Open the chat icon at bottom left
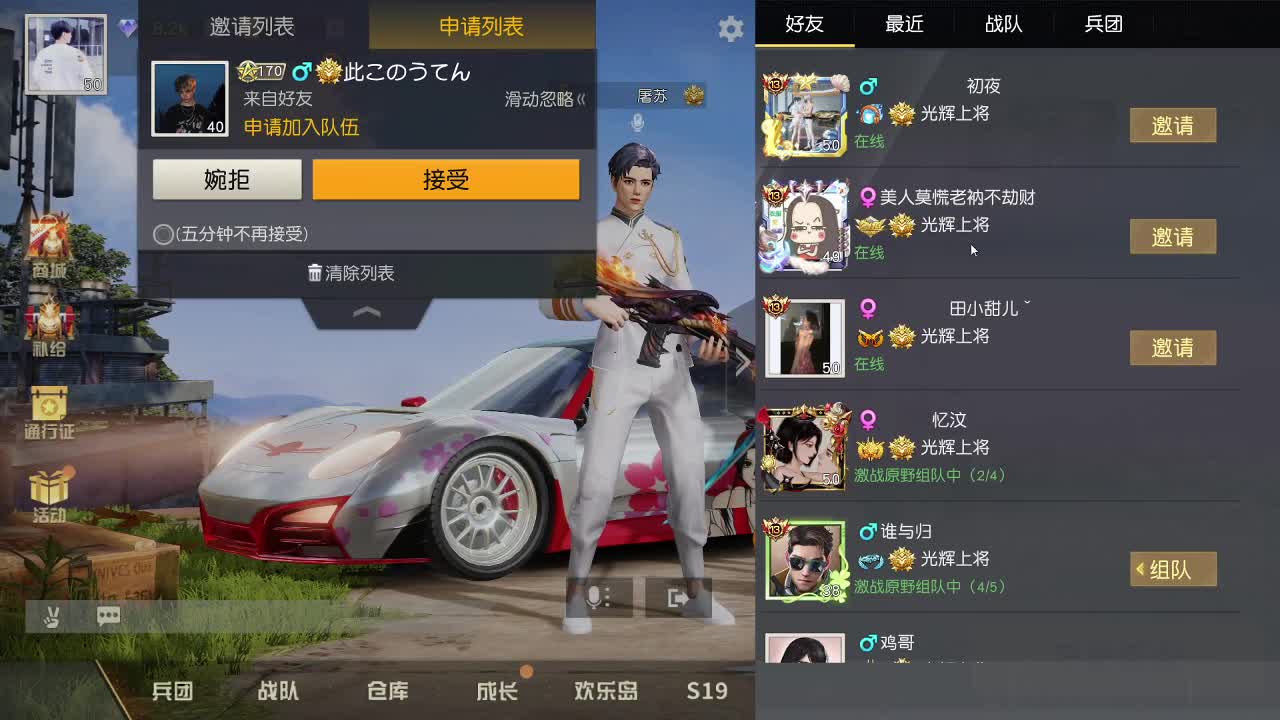This screenshot has width=1280, height=720. 107,617
